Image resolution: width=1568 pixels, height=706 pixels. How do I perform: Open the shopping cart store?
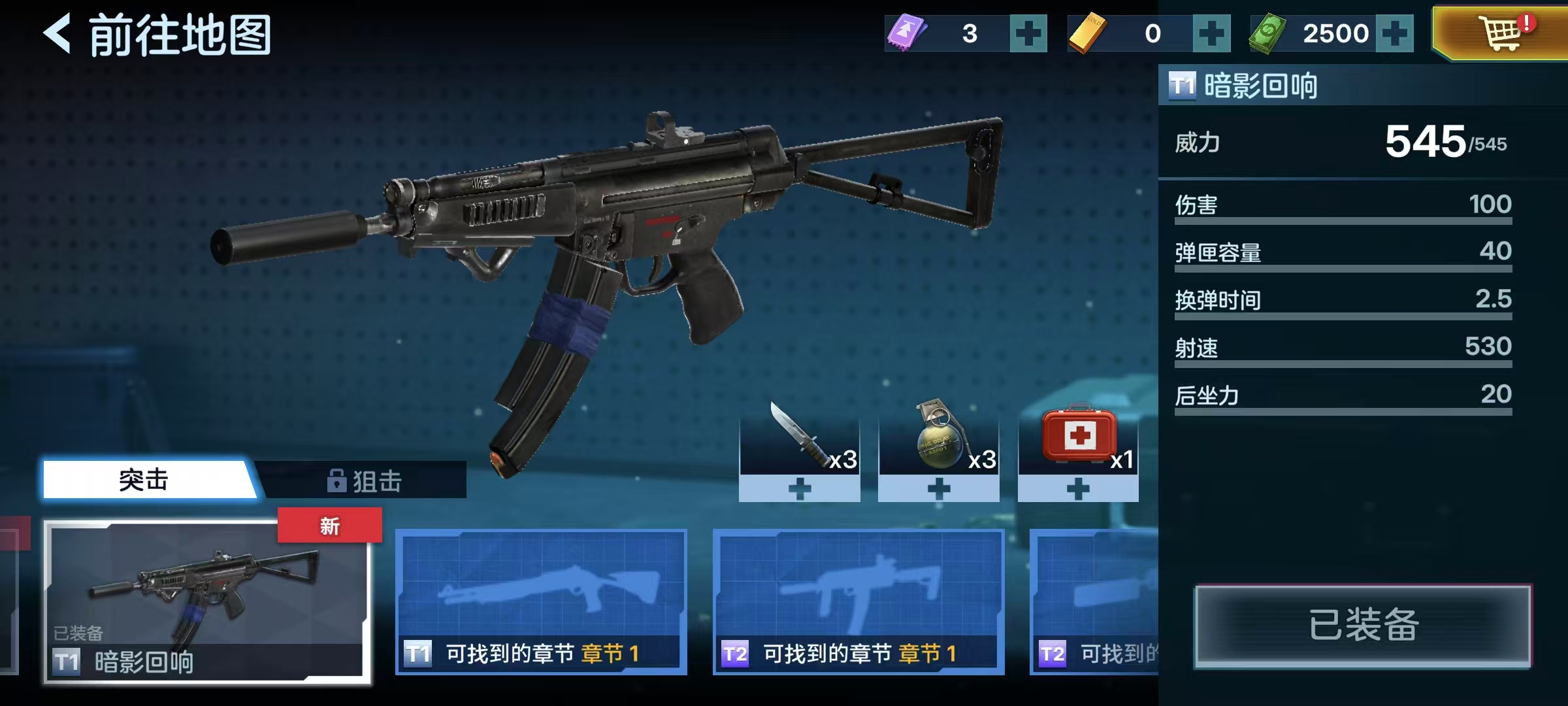pyautogui.click(x=1501, y=33)
